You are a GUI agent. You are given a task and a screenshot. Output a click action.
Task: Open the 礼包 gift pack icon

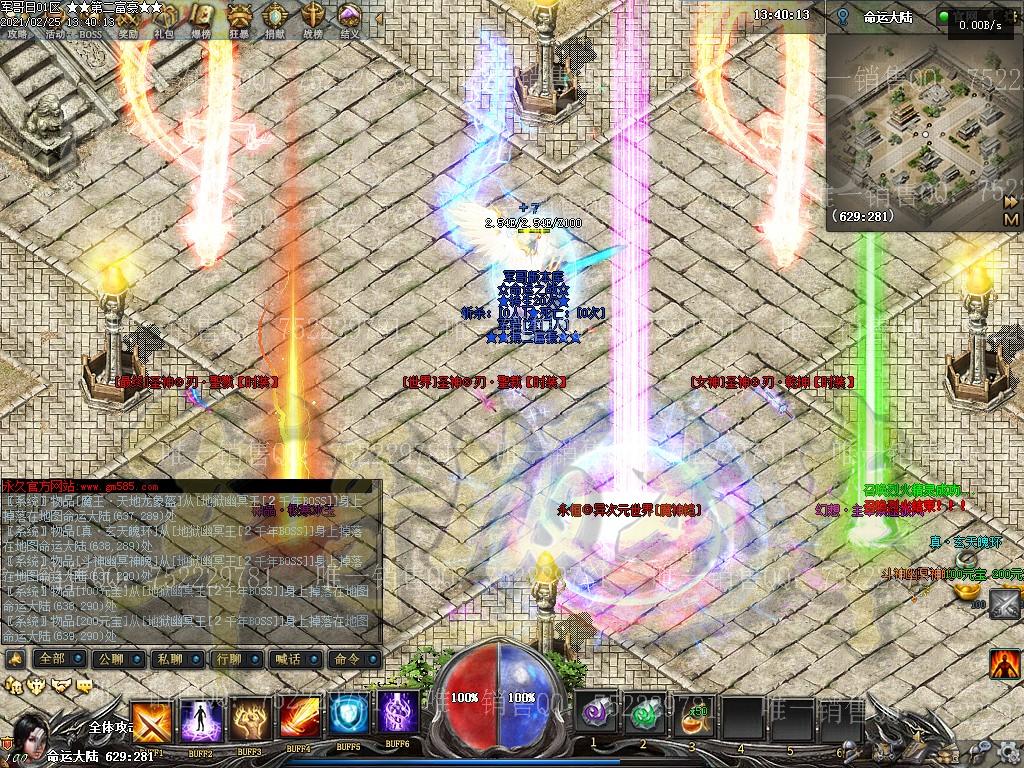pyautogui.click(x=165, y=22)
